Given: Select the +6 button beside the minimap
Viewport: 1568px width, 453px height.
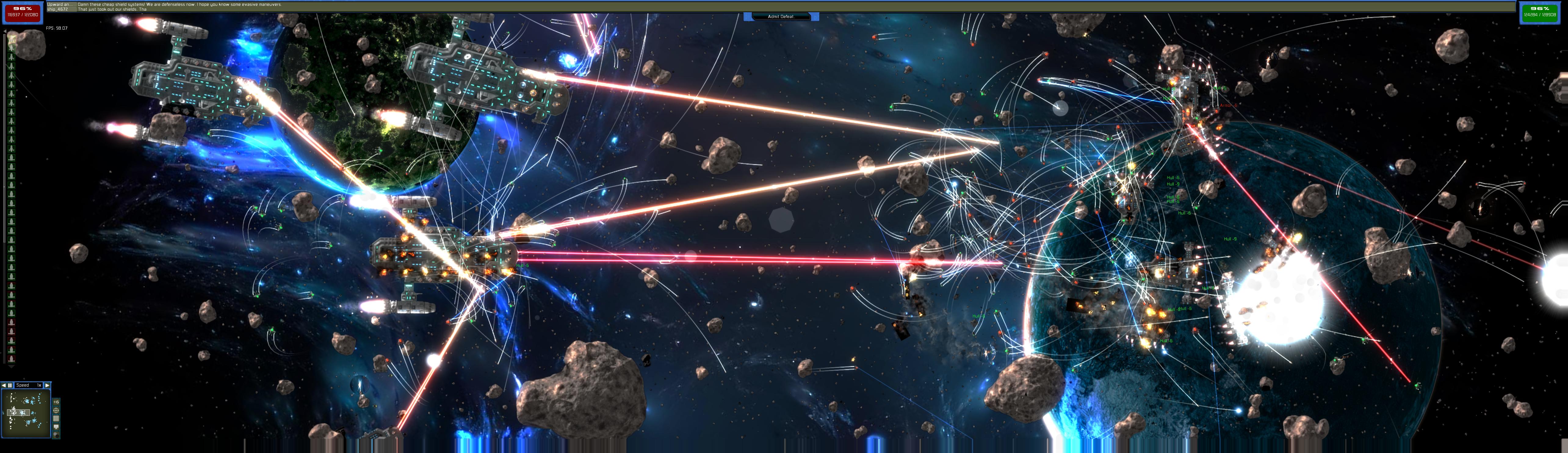Looking at the screenshot, I should click(x=56, y=402).
